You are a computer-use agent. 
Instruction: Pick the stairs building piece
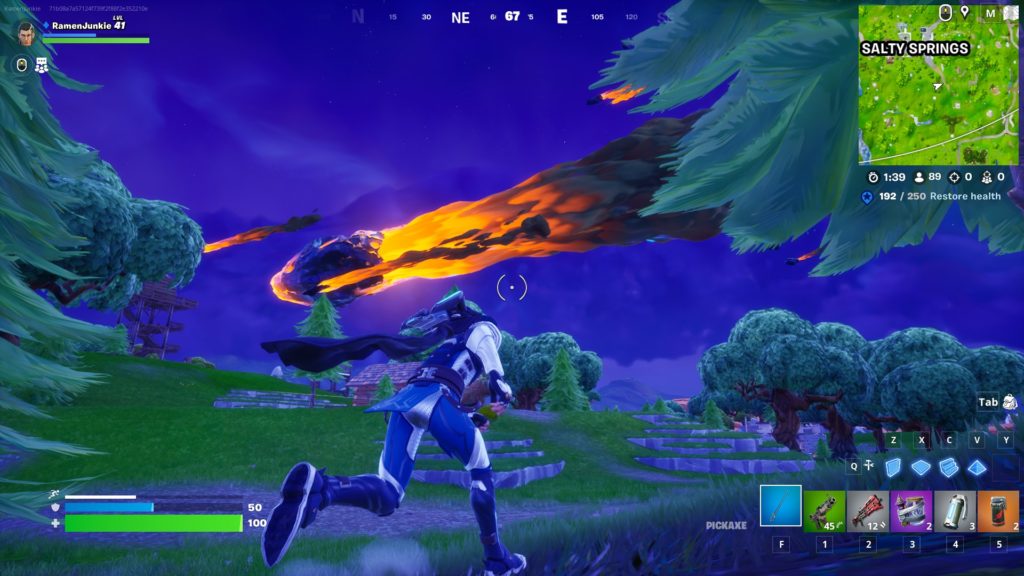tap(949, 467)
